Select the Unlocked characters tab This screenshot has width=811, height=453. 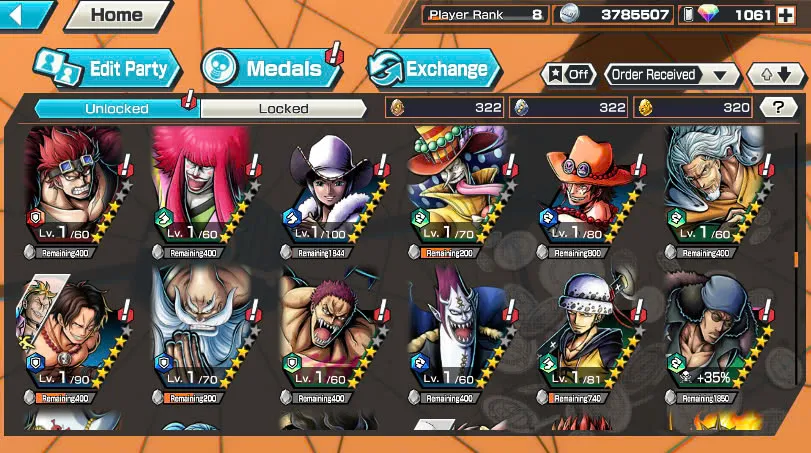(116, 108)
